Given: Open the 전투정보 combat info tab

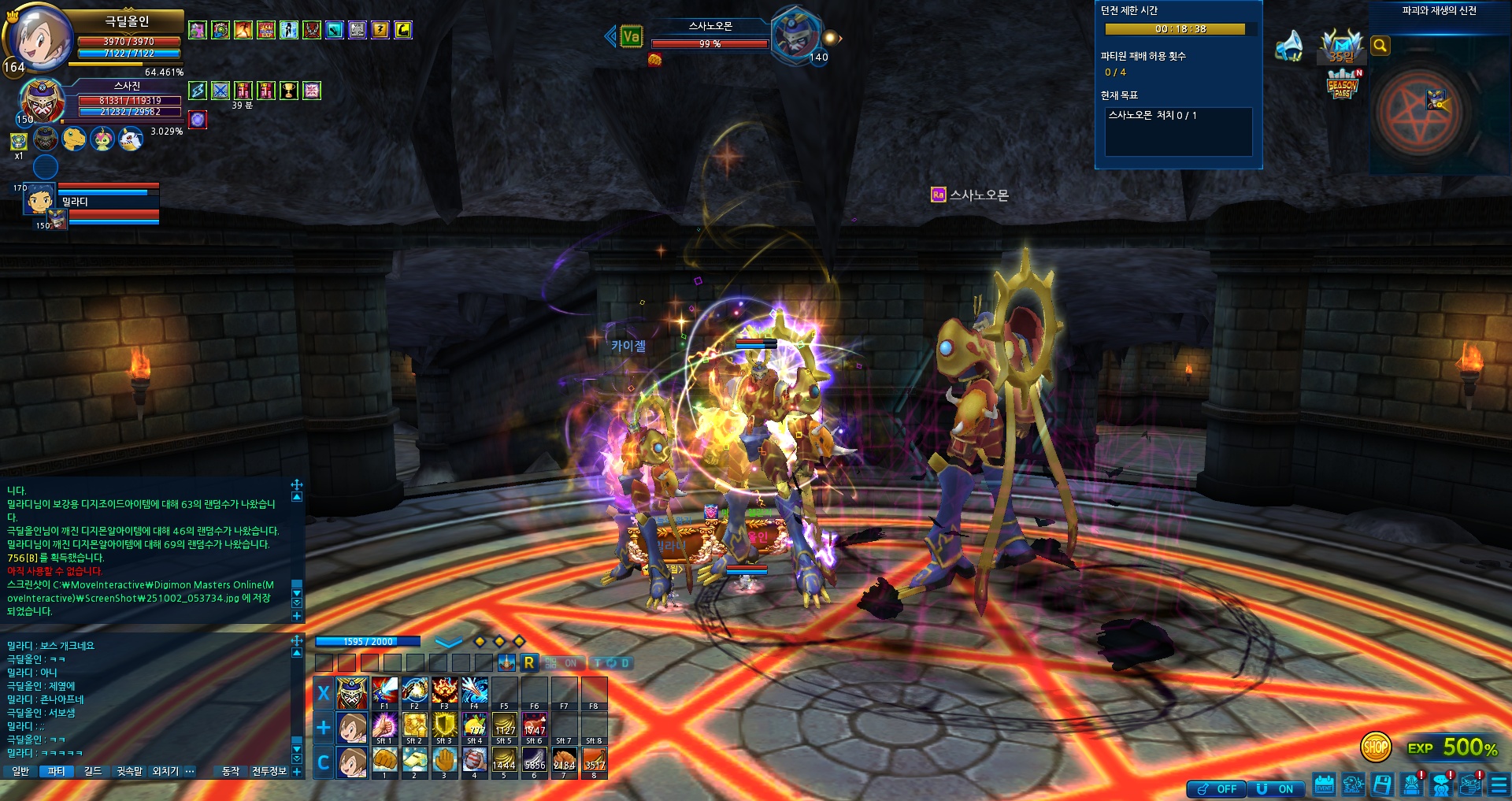Looking at the screenshot, I should pyautogui.click(x=269, y=771).
